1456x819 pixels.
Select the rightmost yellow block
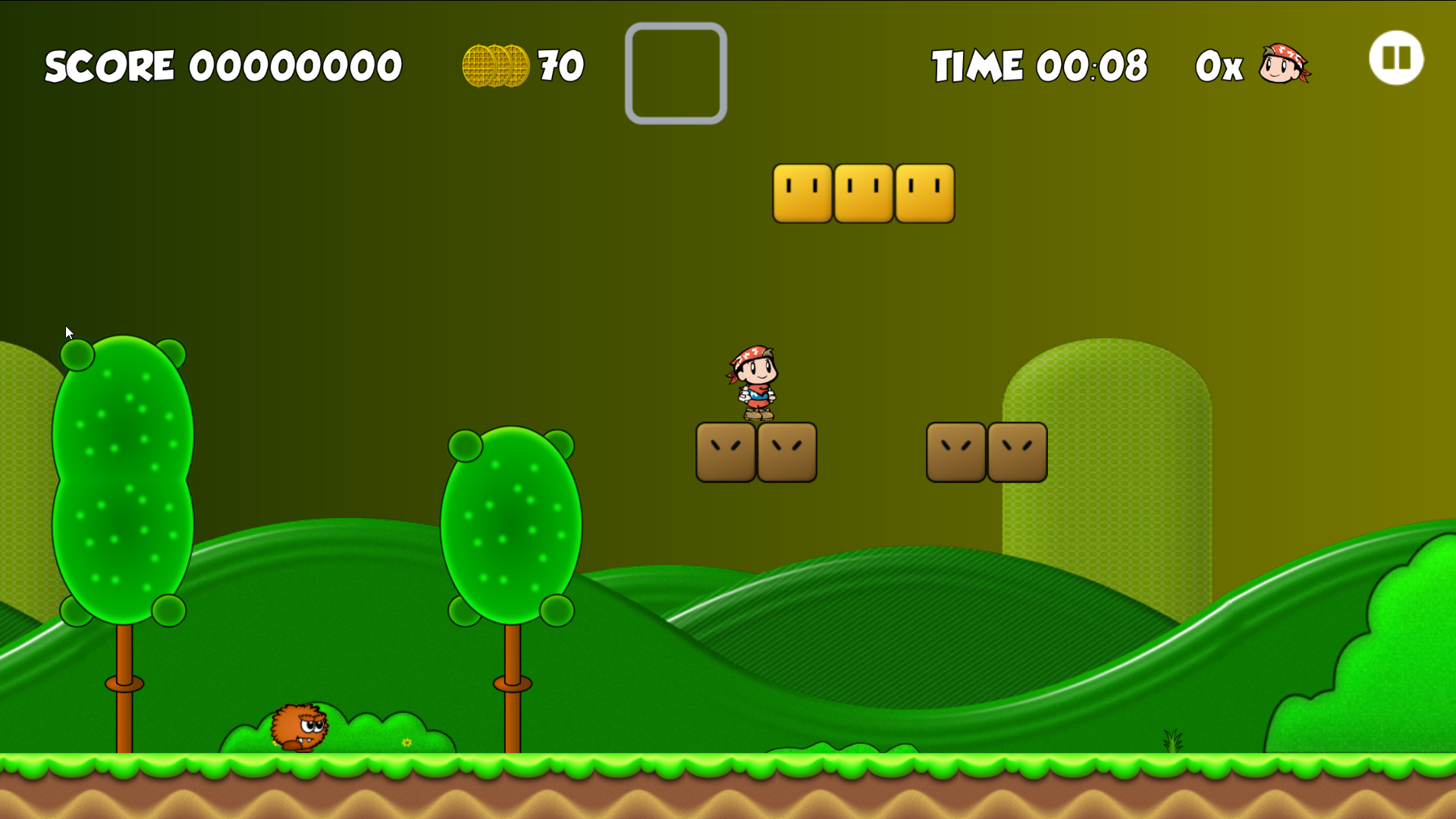coord(924,193)
